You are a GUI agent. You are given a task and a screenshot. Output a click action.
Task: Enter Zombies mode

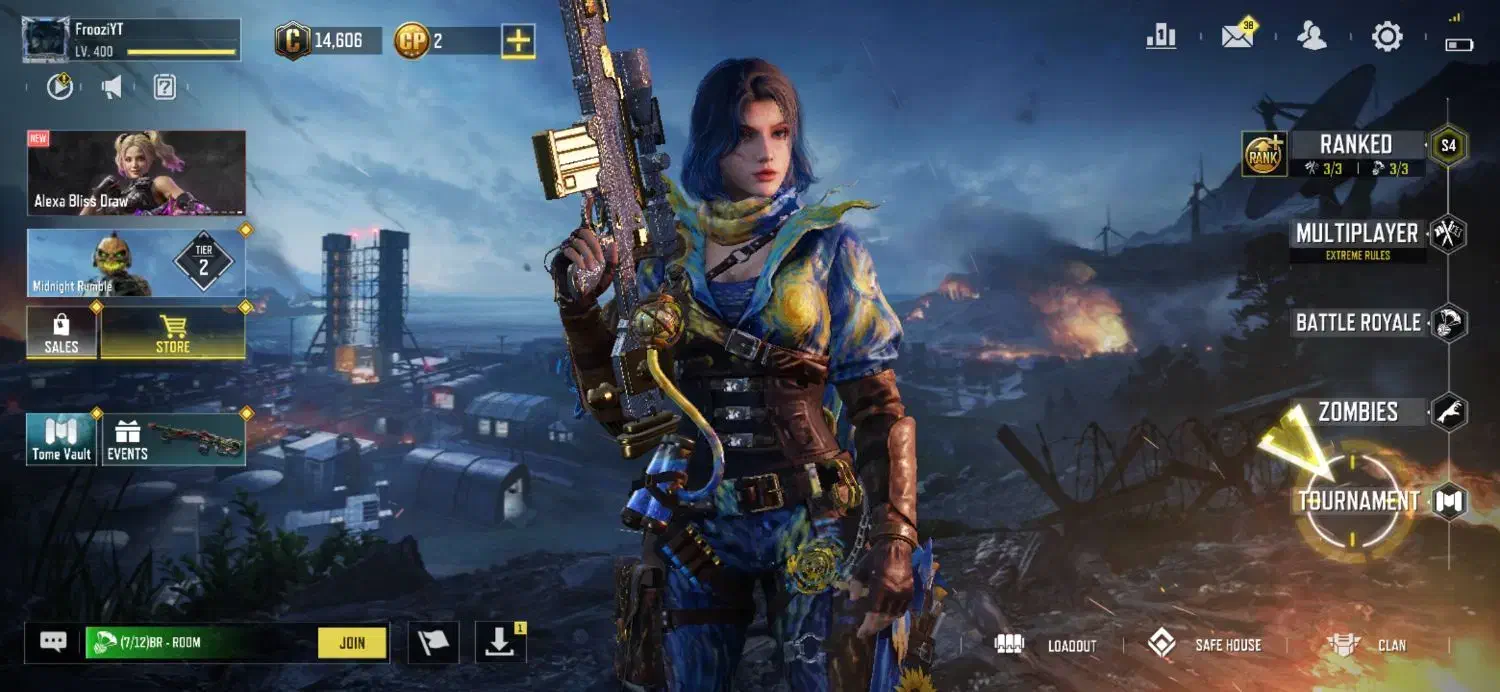pyautogui.click(x=1357, y=411)
